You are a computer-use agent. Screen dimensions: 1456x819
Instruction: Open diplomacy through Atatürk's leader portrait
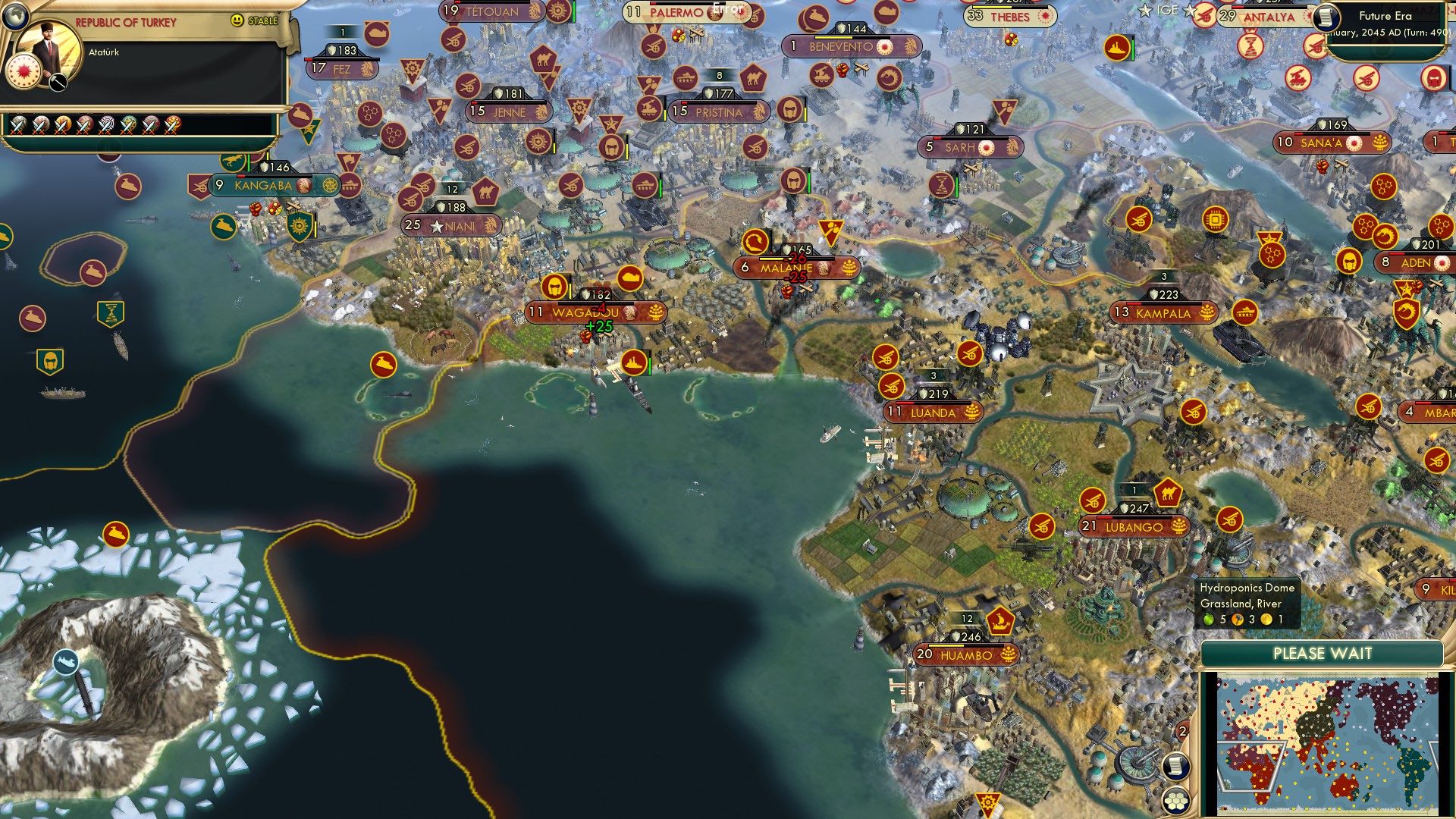click(47, 47)
